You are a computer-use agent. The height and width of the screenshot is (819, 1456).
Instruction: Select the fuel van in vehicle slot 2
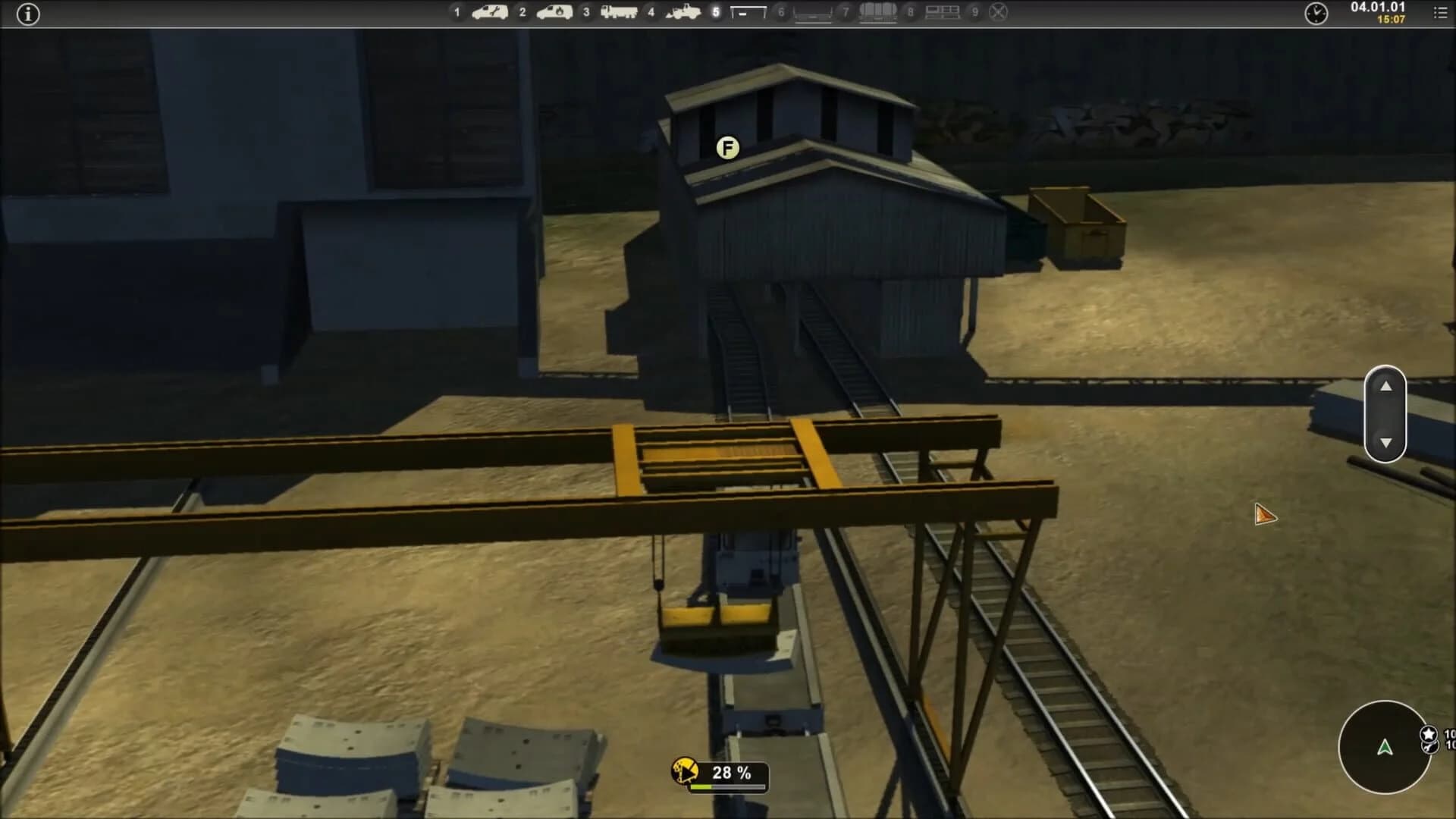(556, 13)
